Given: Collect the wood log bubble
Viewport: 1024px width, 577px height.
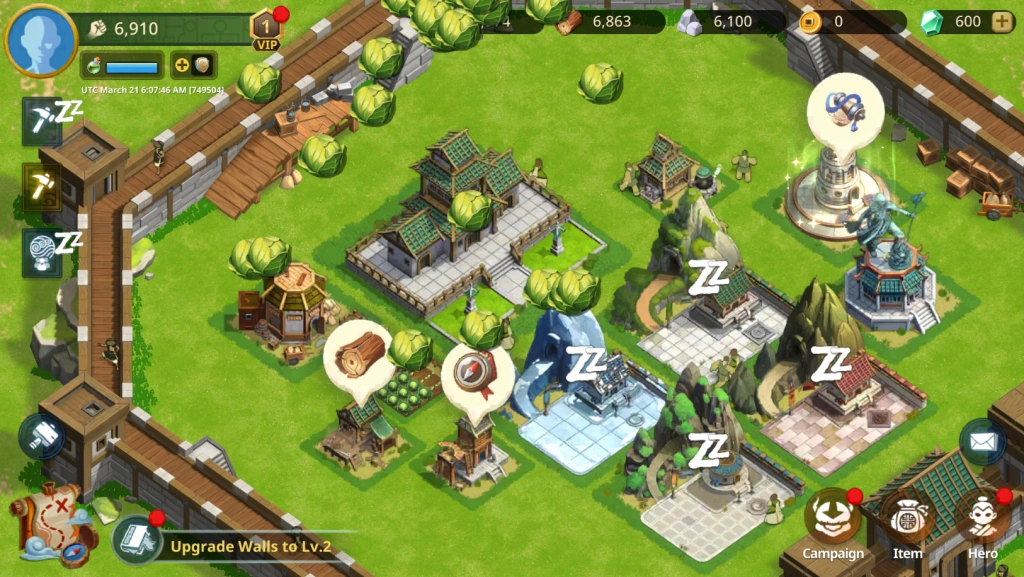Looking at the screenshot, I should [358, 354].
